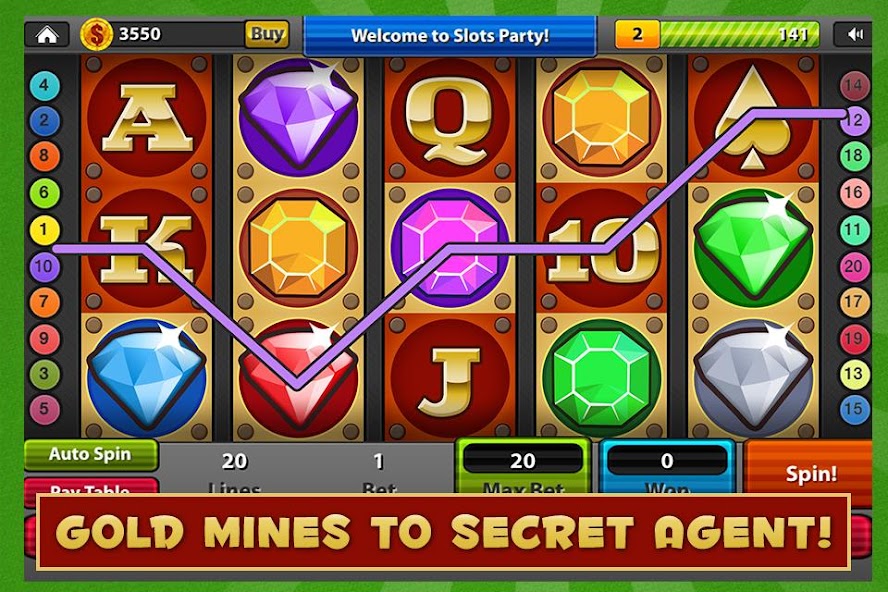This screenshot has height=592, width=888.
Task: Toggle the sound speaker icon
Action: click(854, 34)
